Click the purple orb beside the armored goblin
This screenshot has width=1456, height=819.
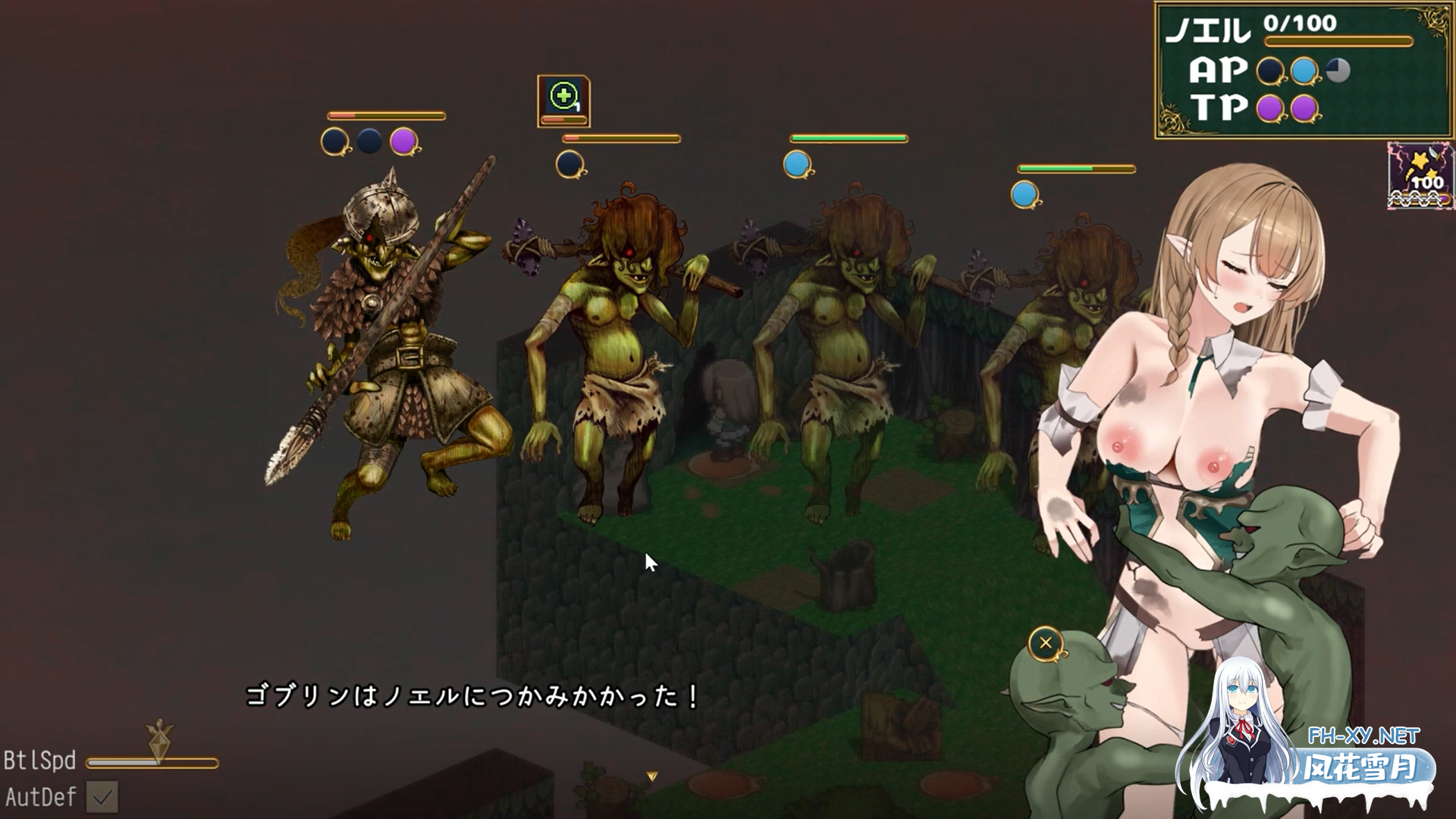point(404,142)
